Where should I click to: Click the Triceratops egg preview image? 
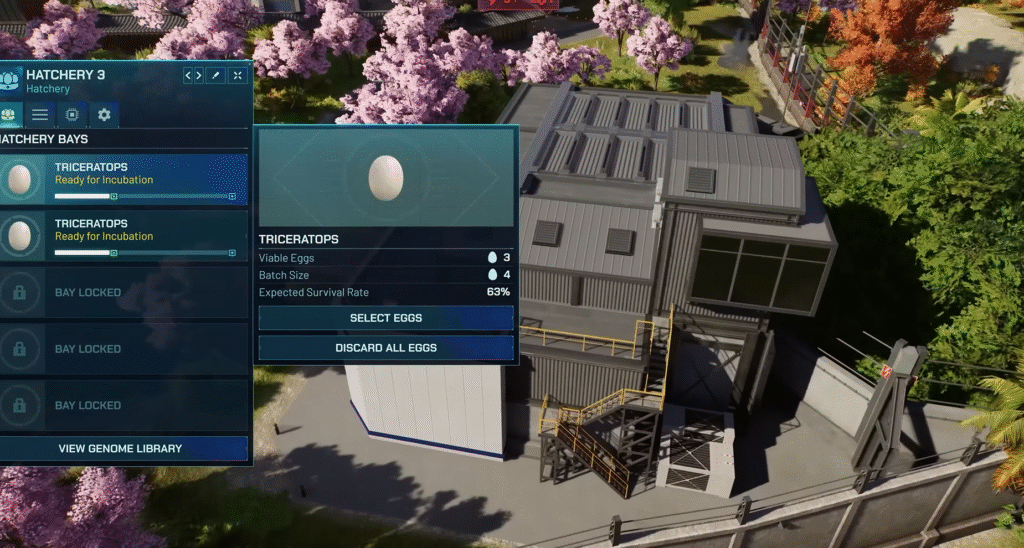tap(386, 177)
